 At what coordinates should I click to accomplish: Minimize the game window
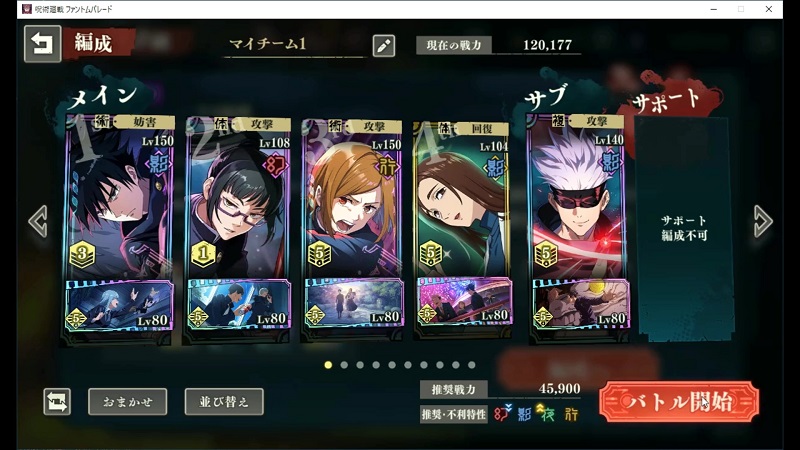click(x=710, y=8)
